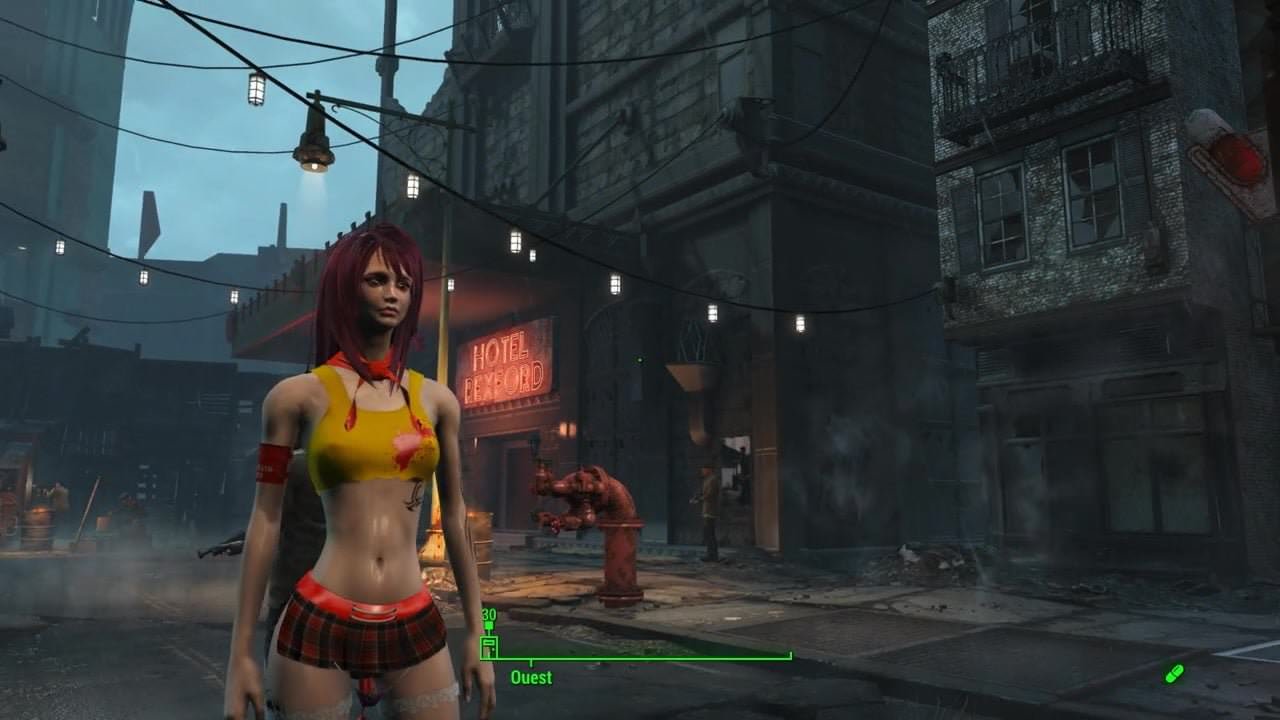Viewport: 1280px width, 720px height.
Task: Select the green pill status icon
Action: [1174, 673]
